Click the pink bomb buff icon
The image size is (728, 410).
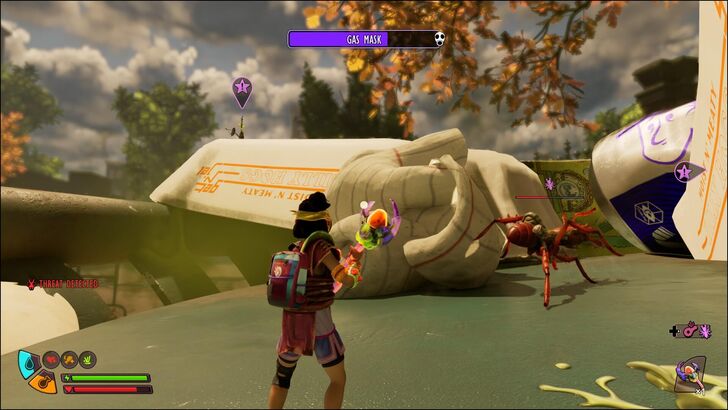689,331
